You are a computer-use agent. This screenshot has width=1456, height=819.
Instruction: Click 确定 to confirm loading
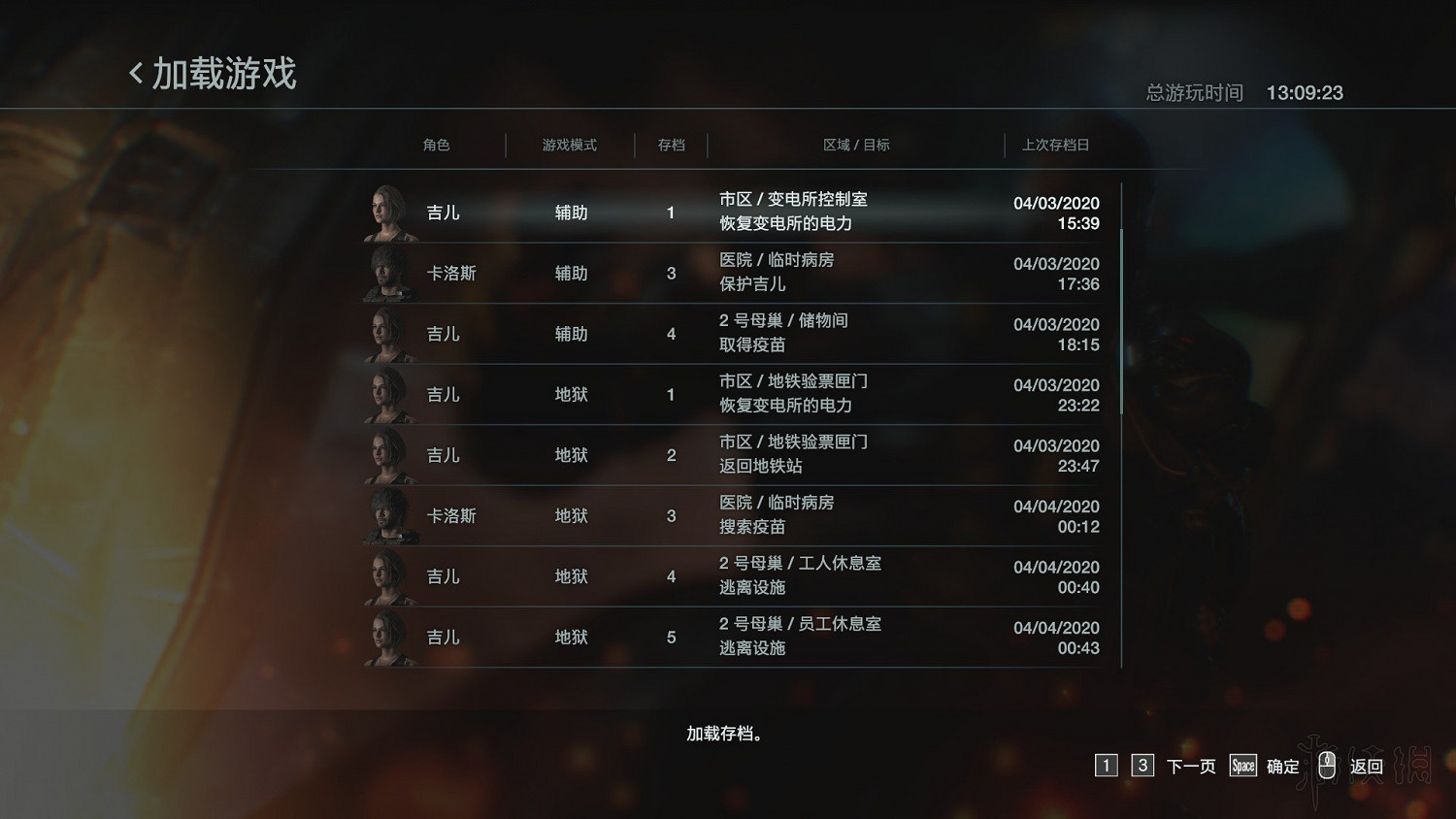1282,766
